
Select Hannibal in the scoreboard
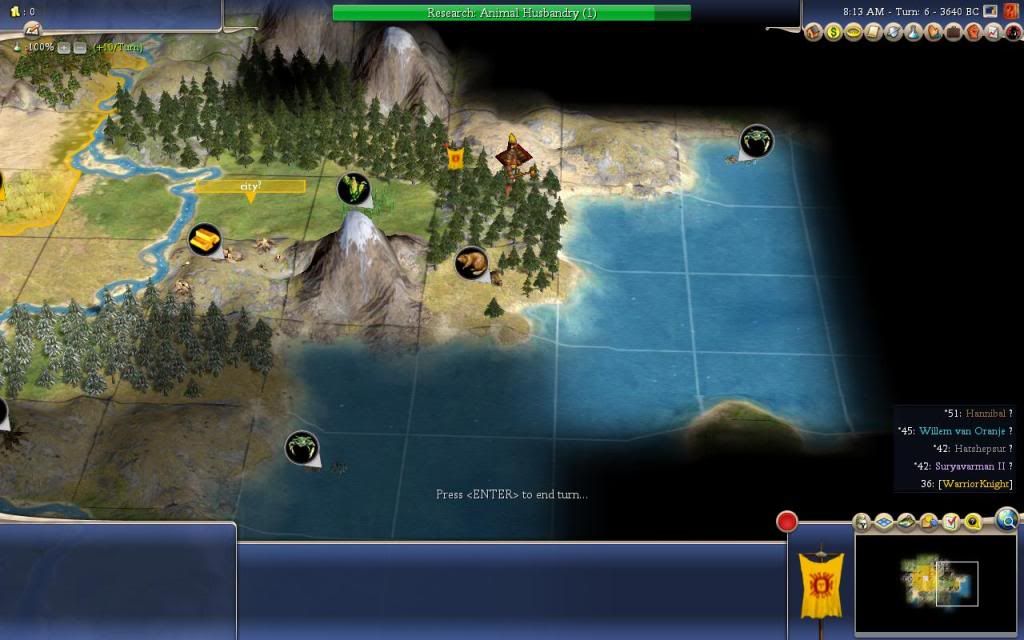click(986, 413)
